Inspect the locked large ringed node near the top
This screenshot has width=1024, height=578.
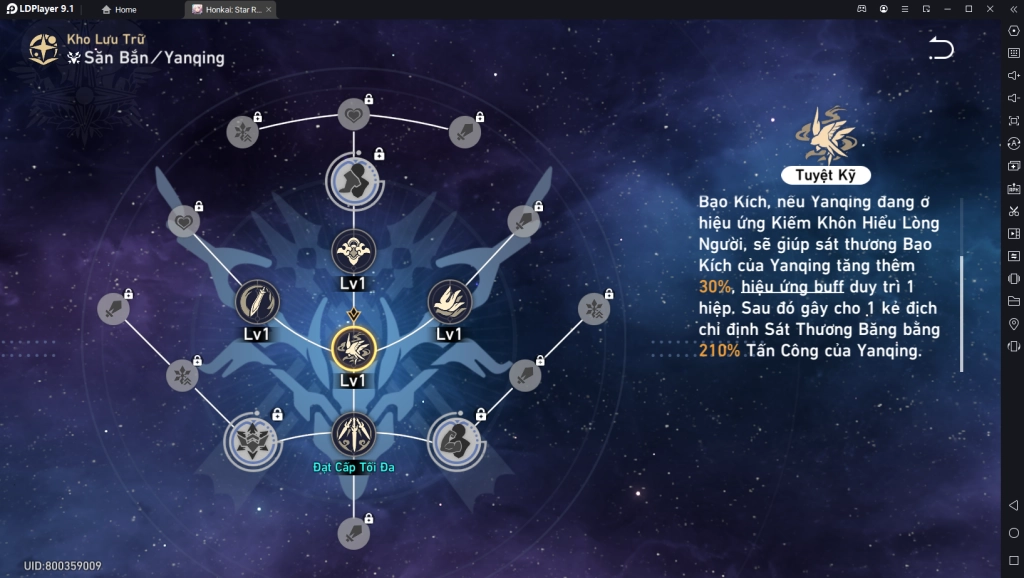point(353,180)
